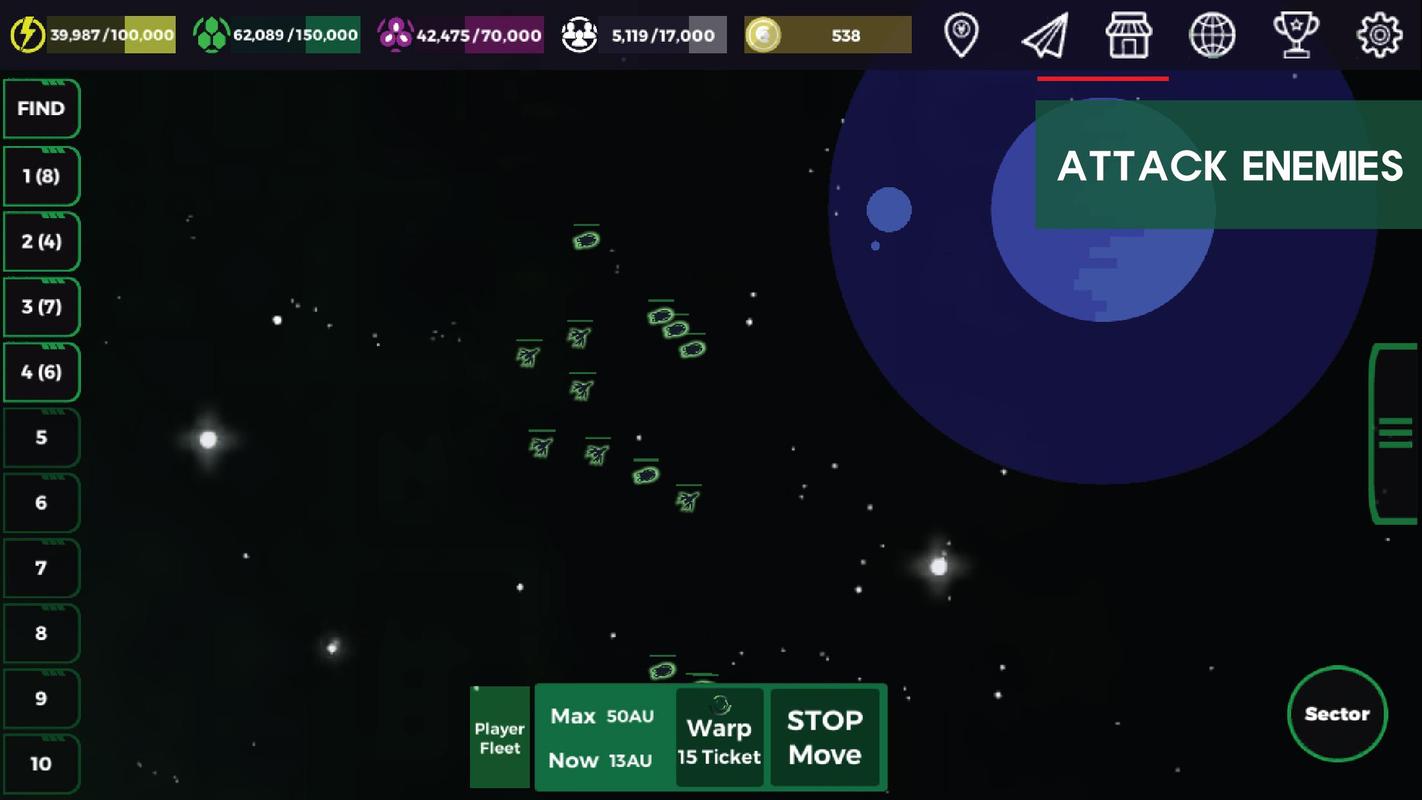Image resolution: width=1422 pixels, height=800 pixels.
Task: Click the STOP Move button
Action: (x=824, y=738)
